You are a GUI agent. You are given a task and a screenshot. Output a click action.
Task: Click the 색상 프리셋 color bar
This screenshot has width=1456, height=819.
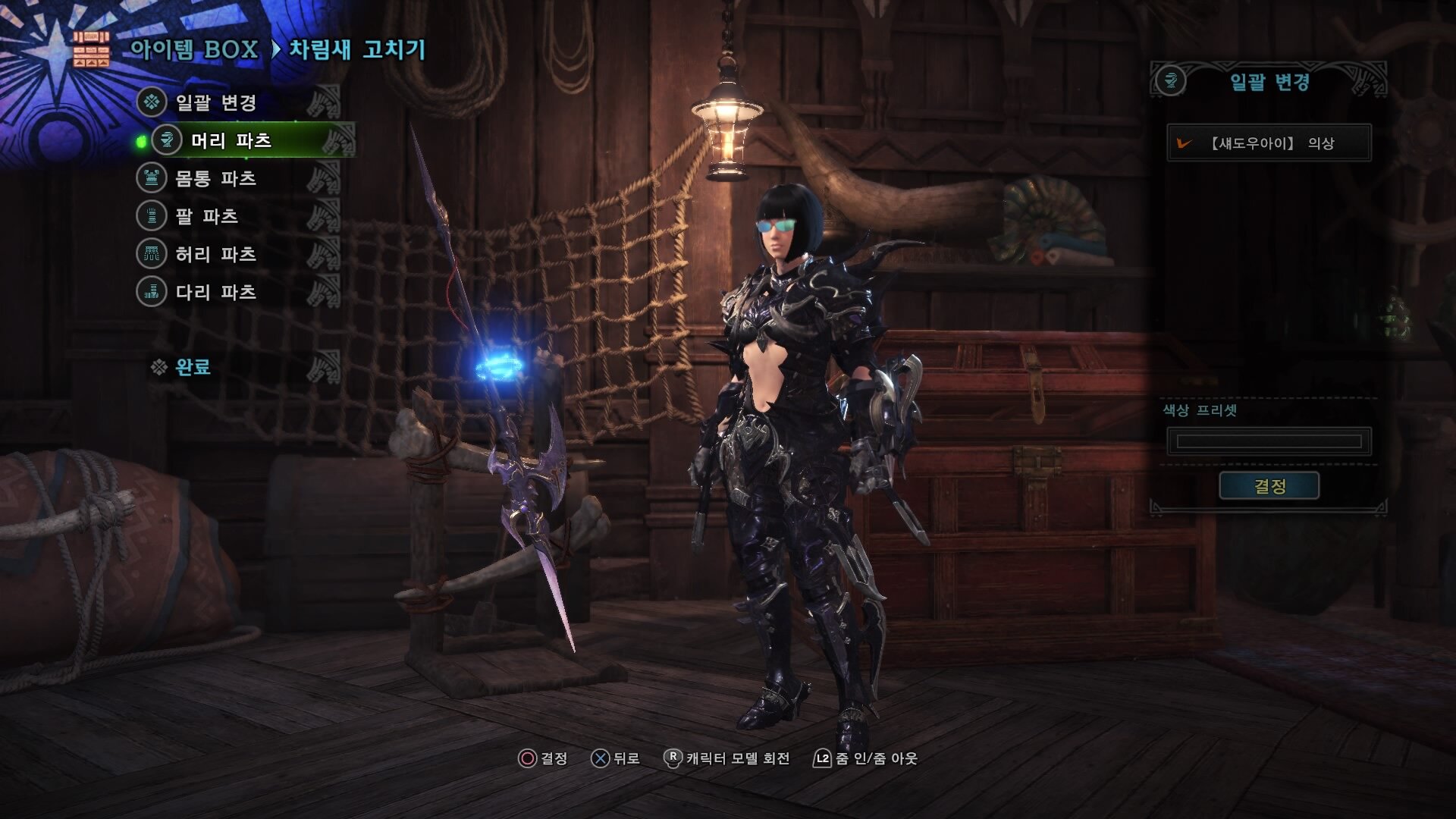1269,441
